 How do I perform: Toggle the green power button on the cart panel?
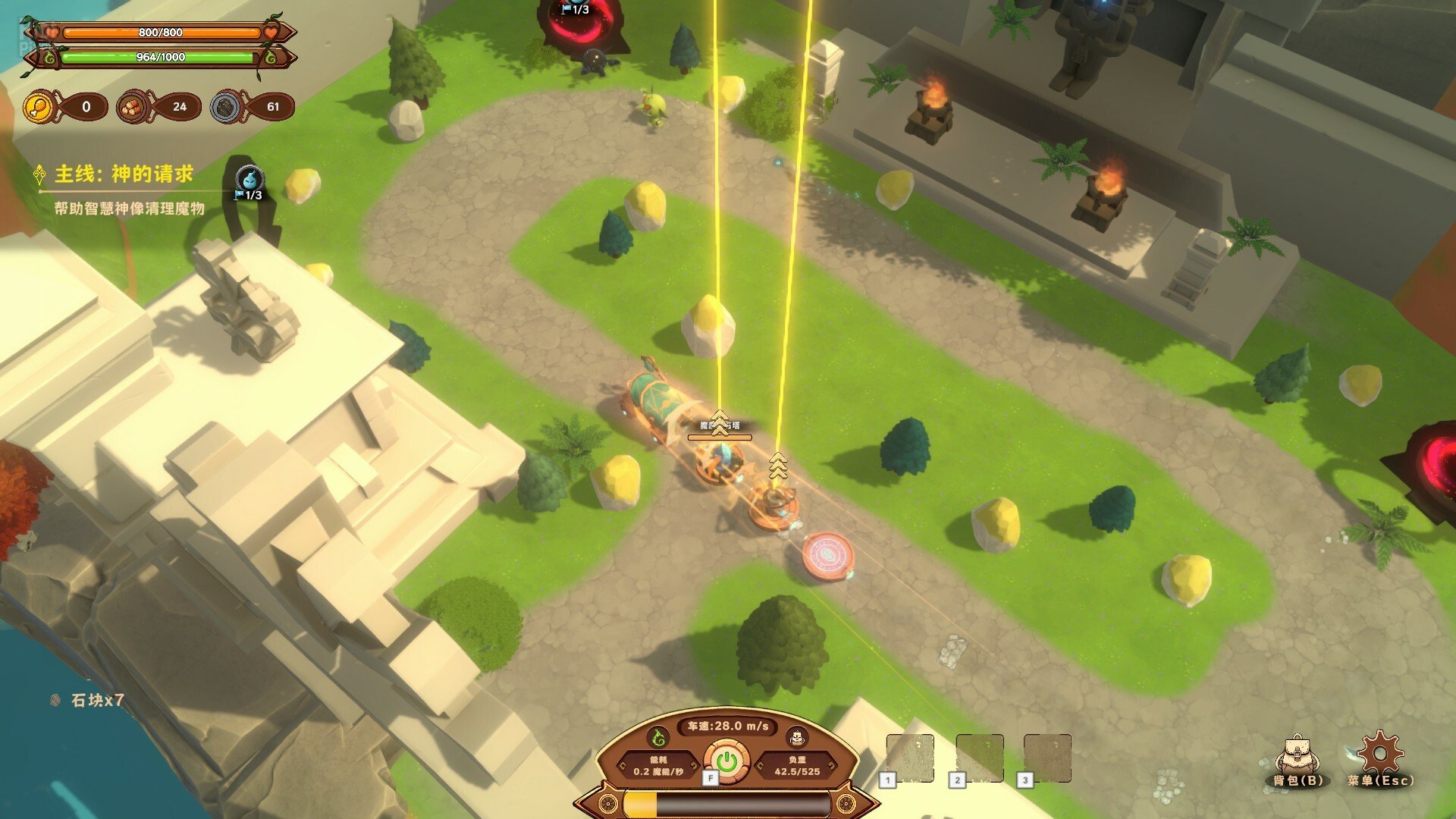[726, 761]
